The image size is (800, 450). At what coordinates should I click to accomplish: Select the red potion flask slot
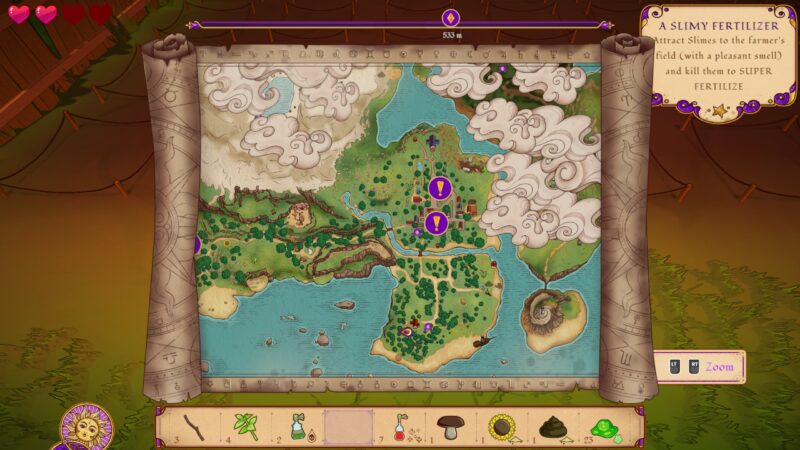[400, 427]
